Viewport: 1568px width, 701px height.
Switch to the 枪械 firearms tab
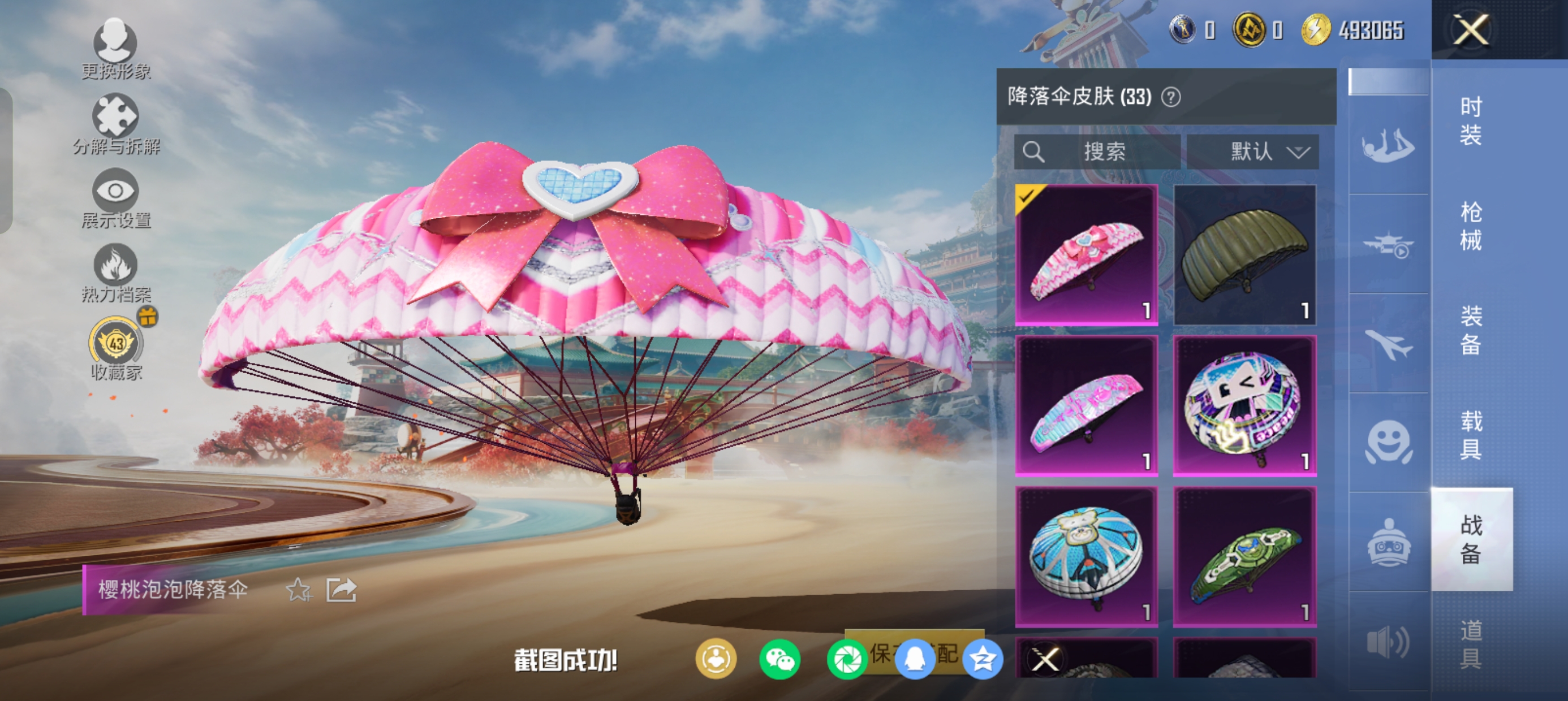(x=1471, y=226)
